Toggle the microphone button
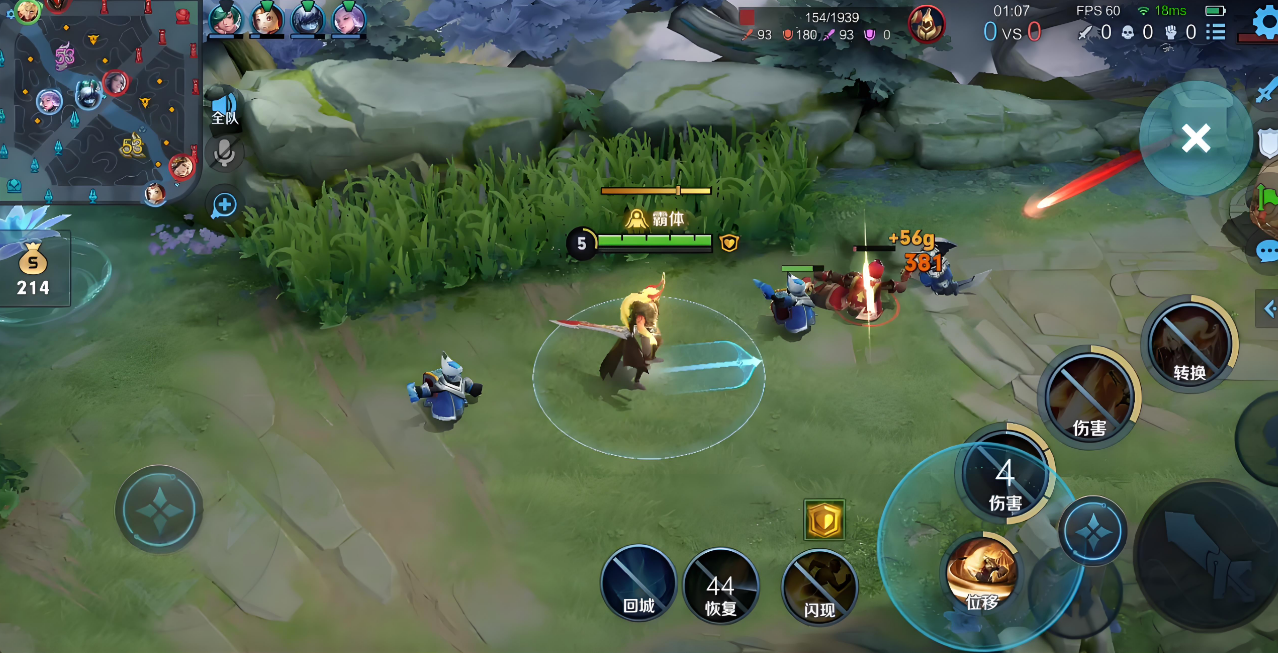This screenshot has width=1278, height=653. click(x=225, y=153)
